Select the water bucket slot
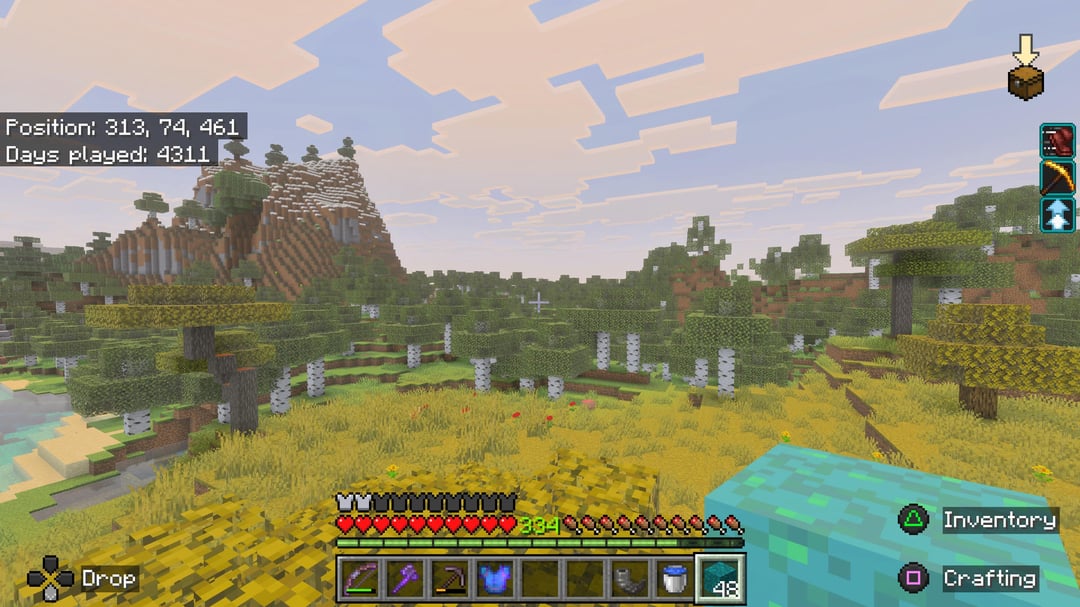The image size is (1080, 607). tap(674, 579)
